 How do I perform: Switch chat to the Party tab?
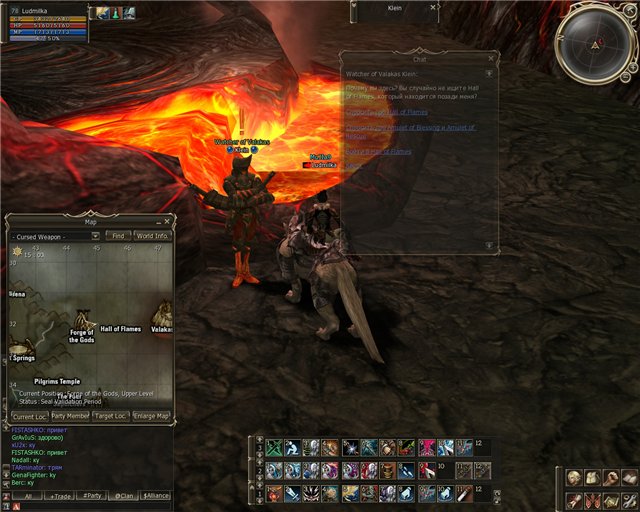(92, 496)
